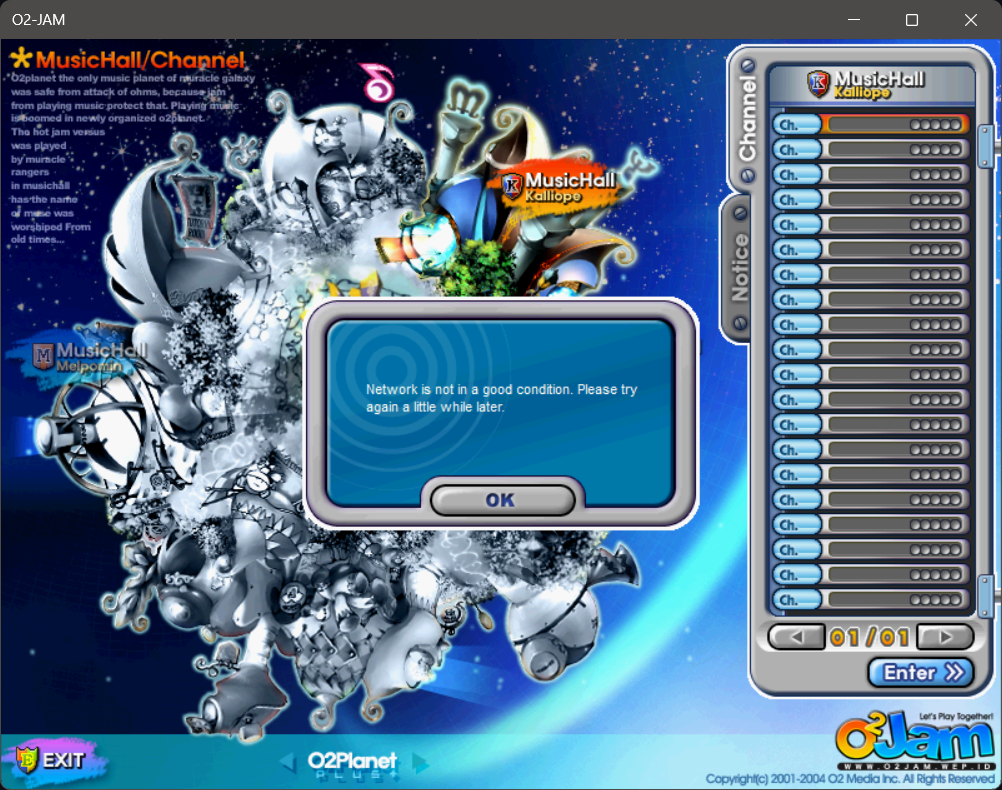This screenshot has height=790, width=1002.
Task: Go to the next channel page
Action: coord(945,636)
